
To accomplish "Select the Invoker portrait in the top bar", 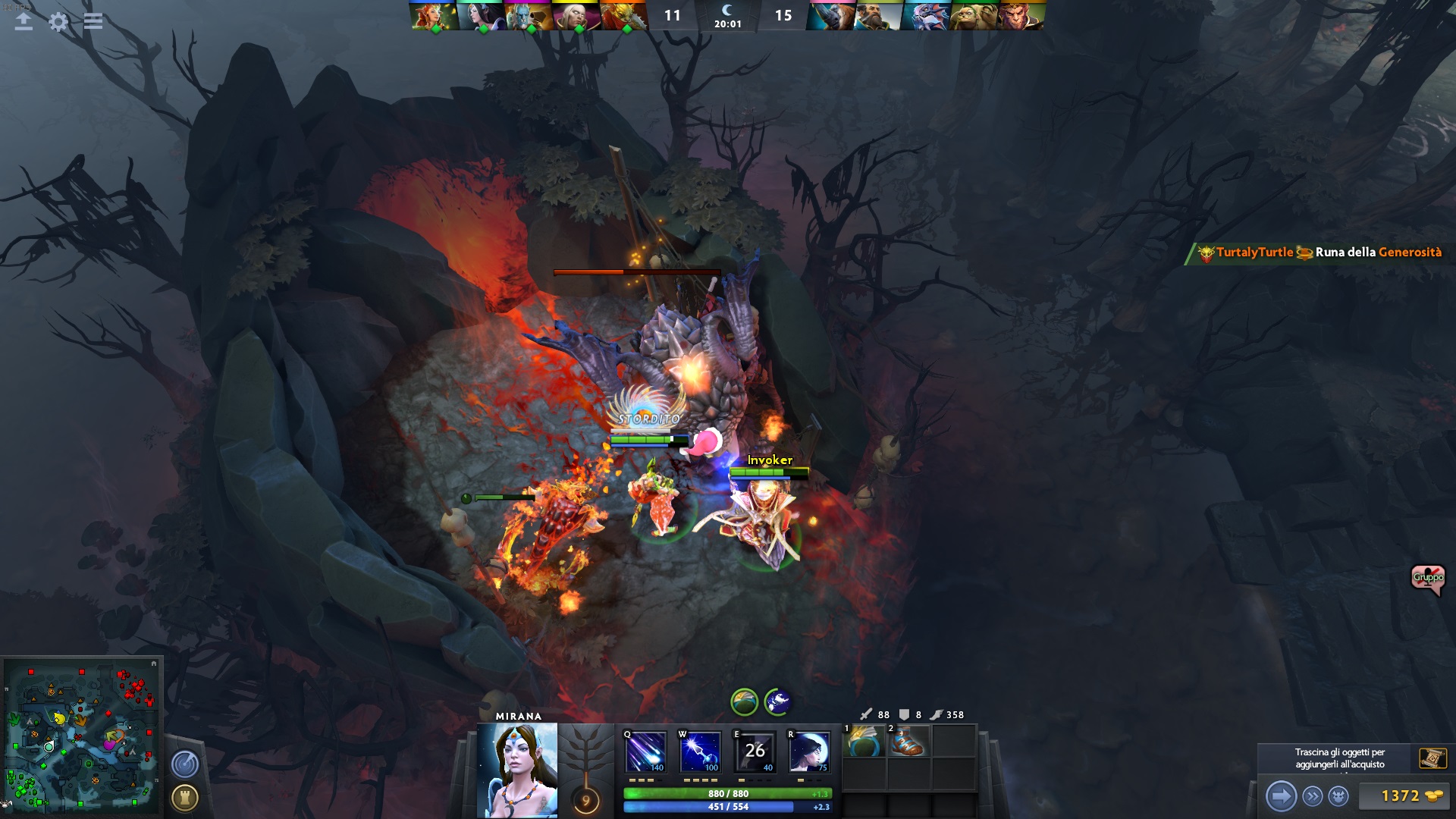I will click(576, 16).
